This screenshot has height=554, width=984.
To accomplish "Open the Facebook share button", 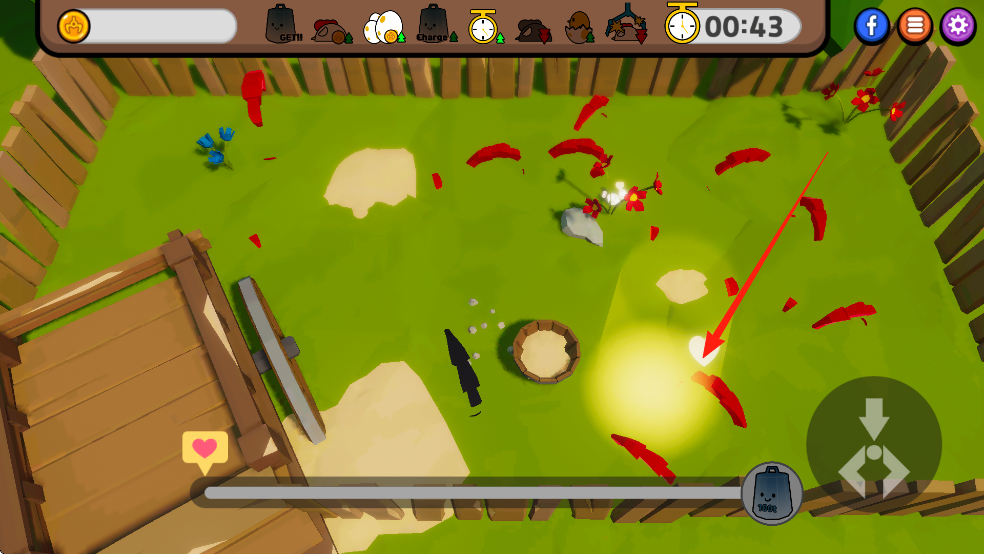I will [872, 26].
